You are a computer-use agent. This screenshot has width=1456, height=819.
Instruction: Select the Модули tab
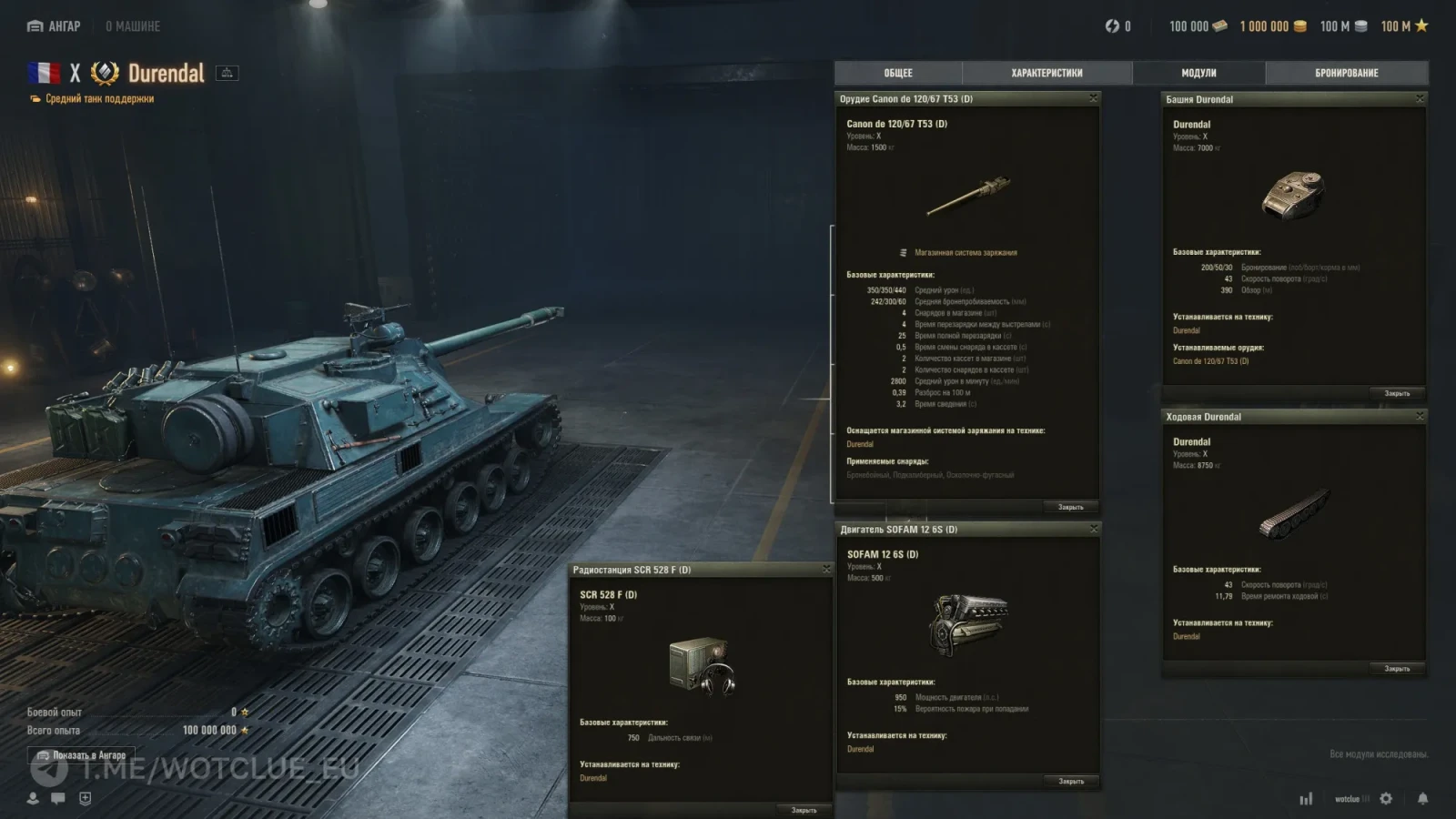pyautogui.click(x=1198, y=73)
